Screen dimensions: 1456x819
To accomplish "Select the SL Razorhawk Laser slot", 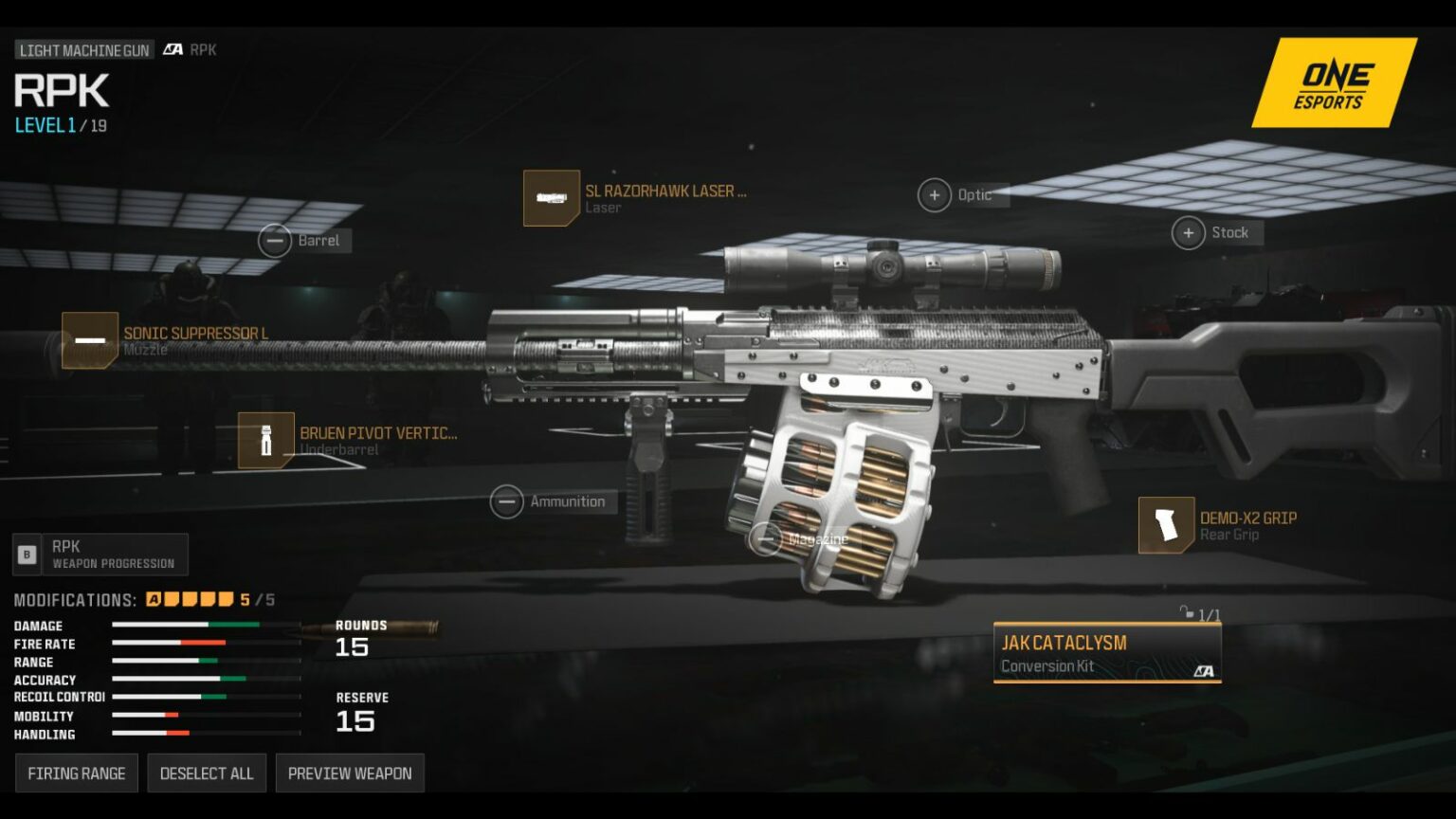I will coord(552,198).
